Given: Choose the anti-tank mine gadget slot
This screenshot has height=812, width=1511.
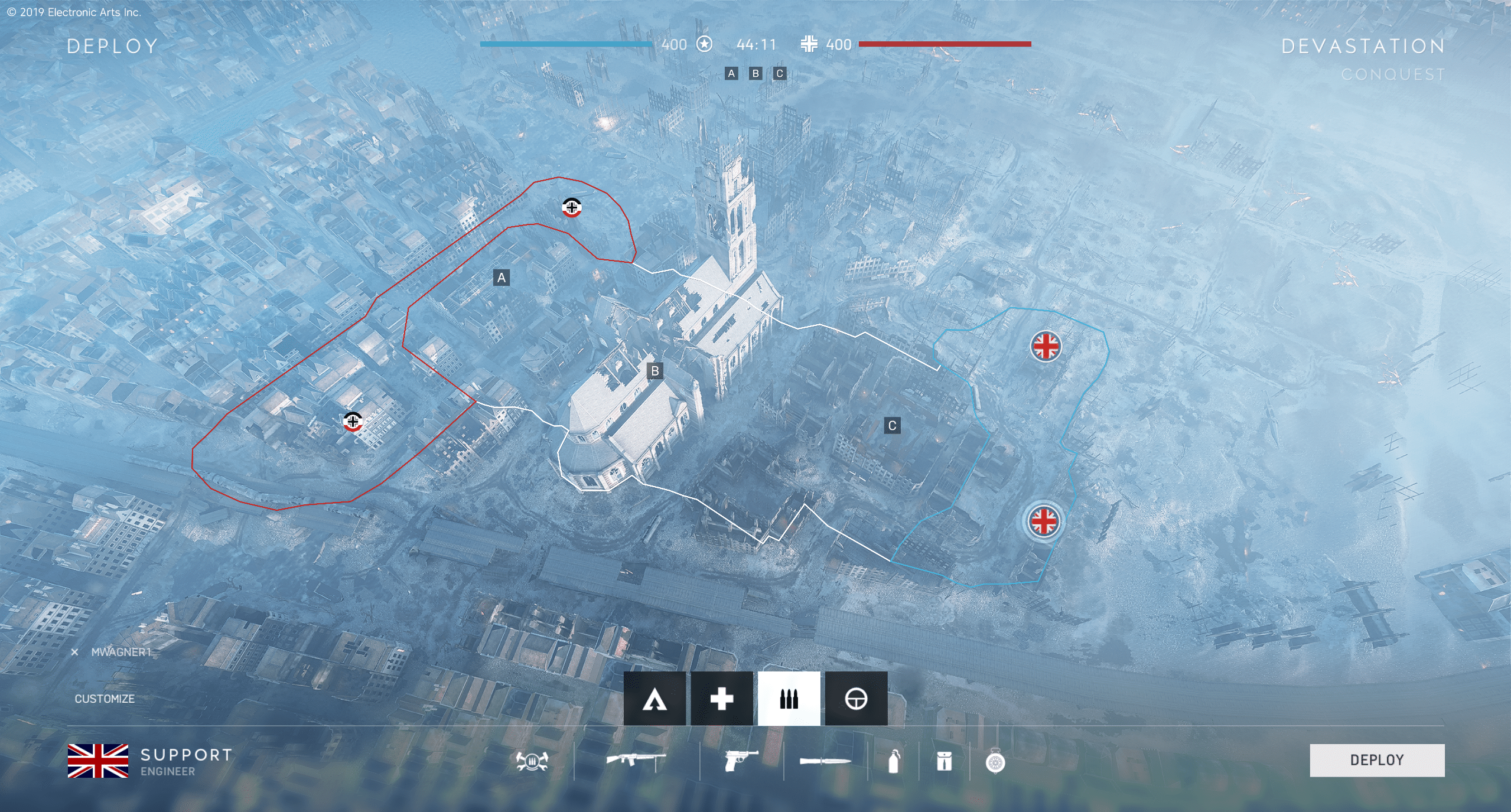Looking at the screenshot, I should click(995, 762).
